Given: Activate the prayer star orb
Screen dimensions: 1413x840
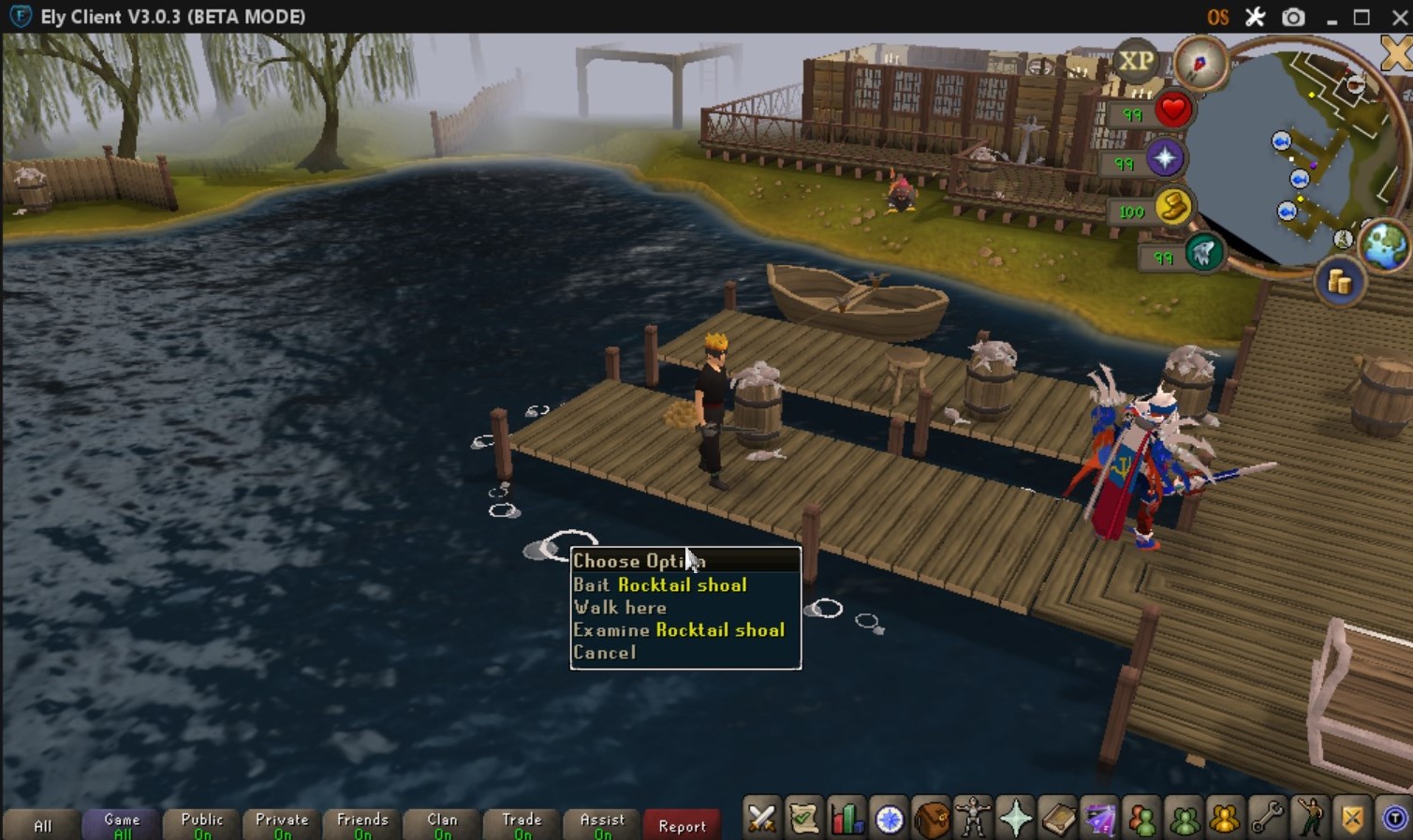Looking at the screenshot, I should pos(1165,158).
